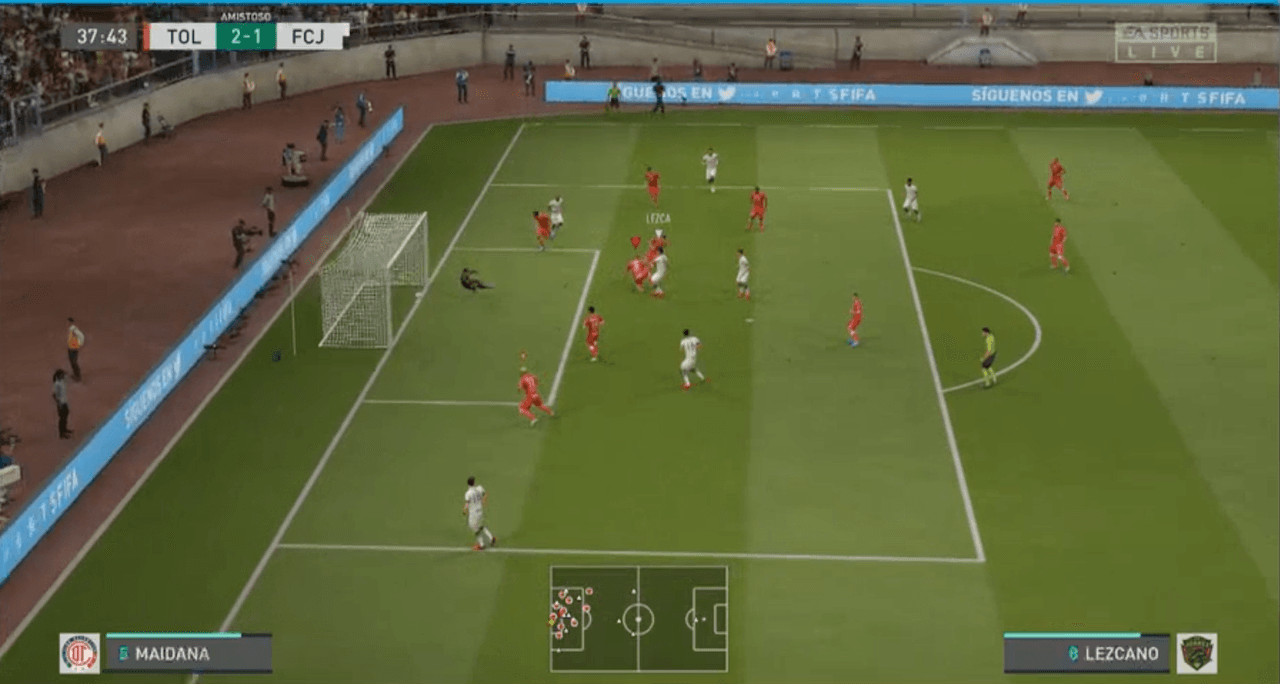Click the Lezcano player name panel

(1086, 653)
